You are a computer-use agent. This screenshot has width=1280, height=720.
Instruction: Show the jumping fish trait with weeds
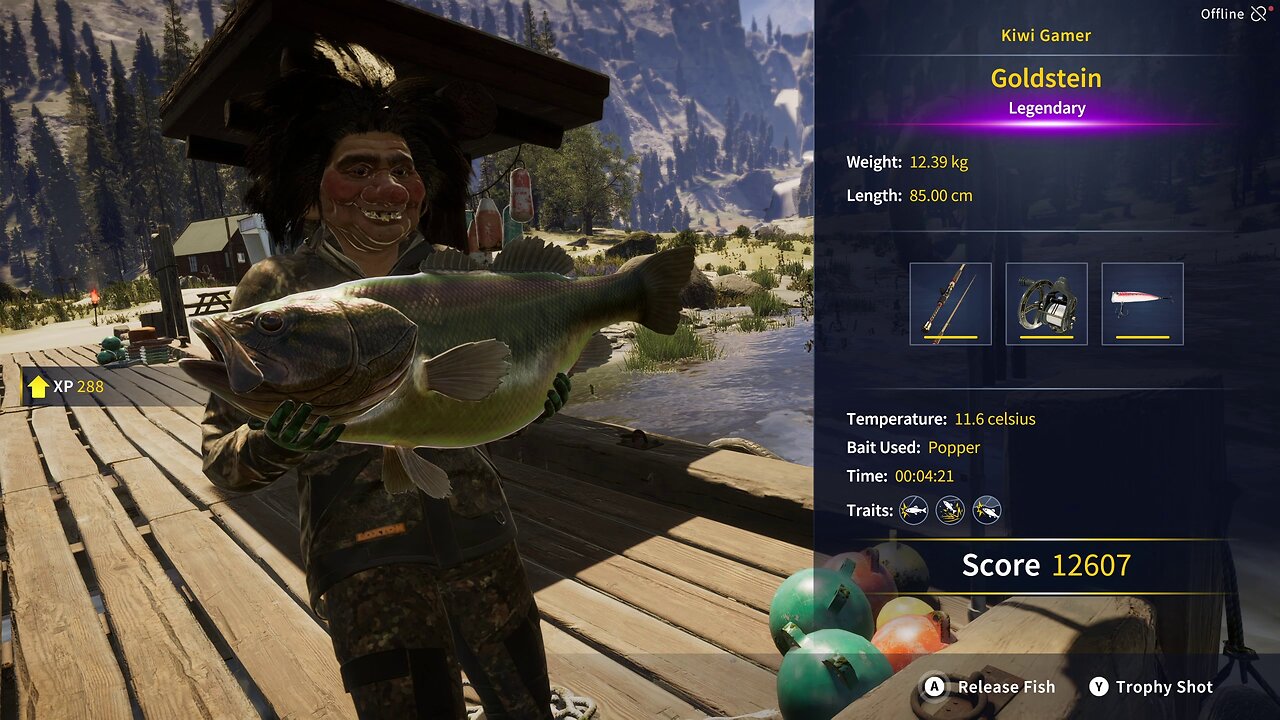(950, 511)
